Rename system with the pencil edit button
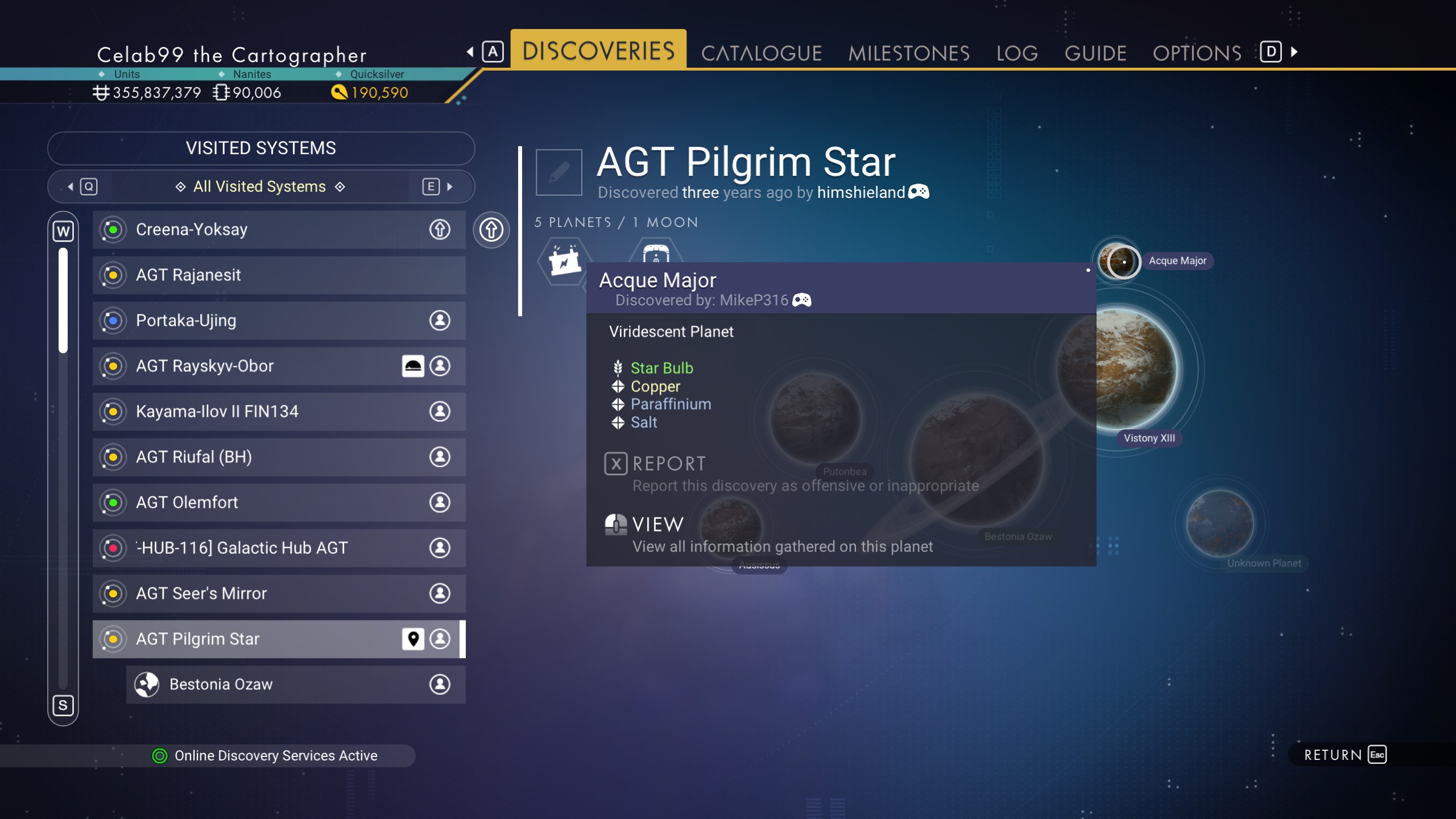Viewport: 1456px width, 819px height. click(x=559, y=172)
